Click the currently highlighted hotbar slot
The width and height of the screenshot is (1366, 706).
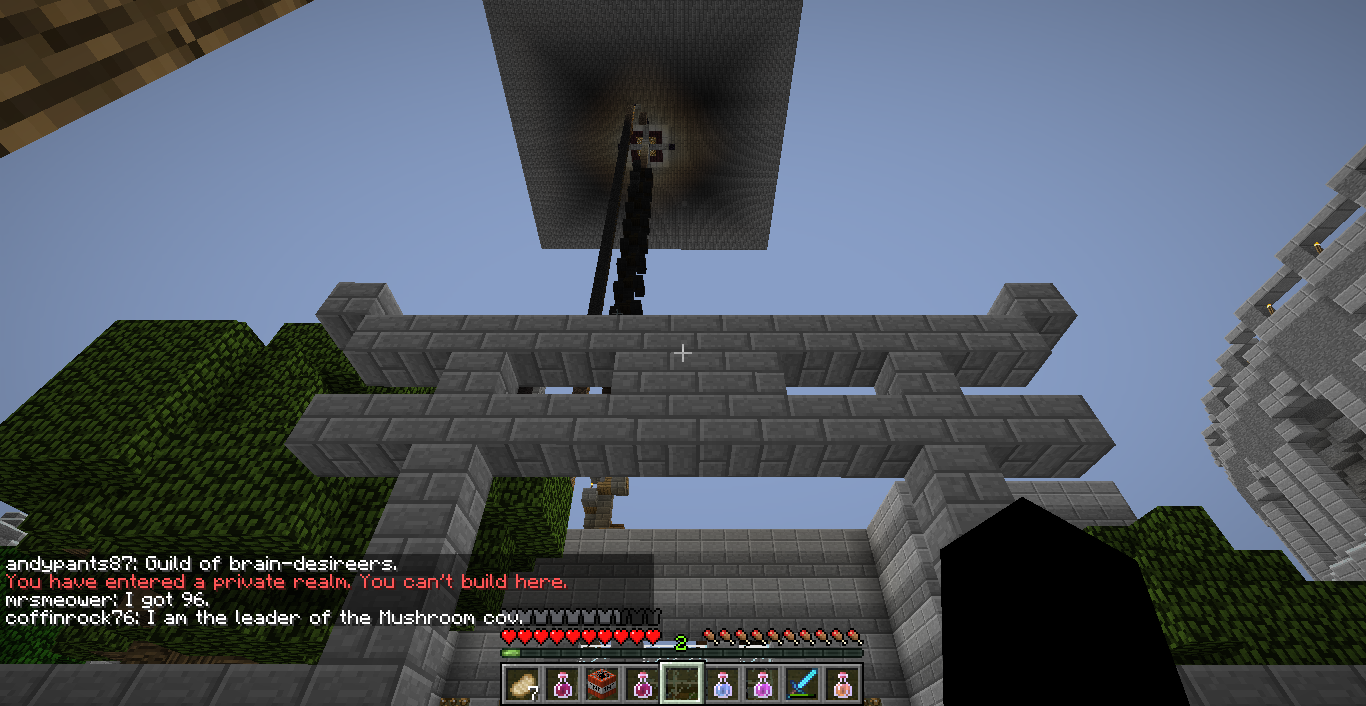pos(683,684)
